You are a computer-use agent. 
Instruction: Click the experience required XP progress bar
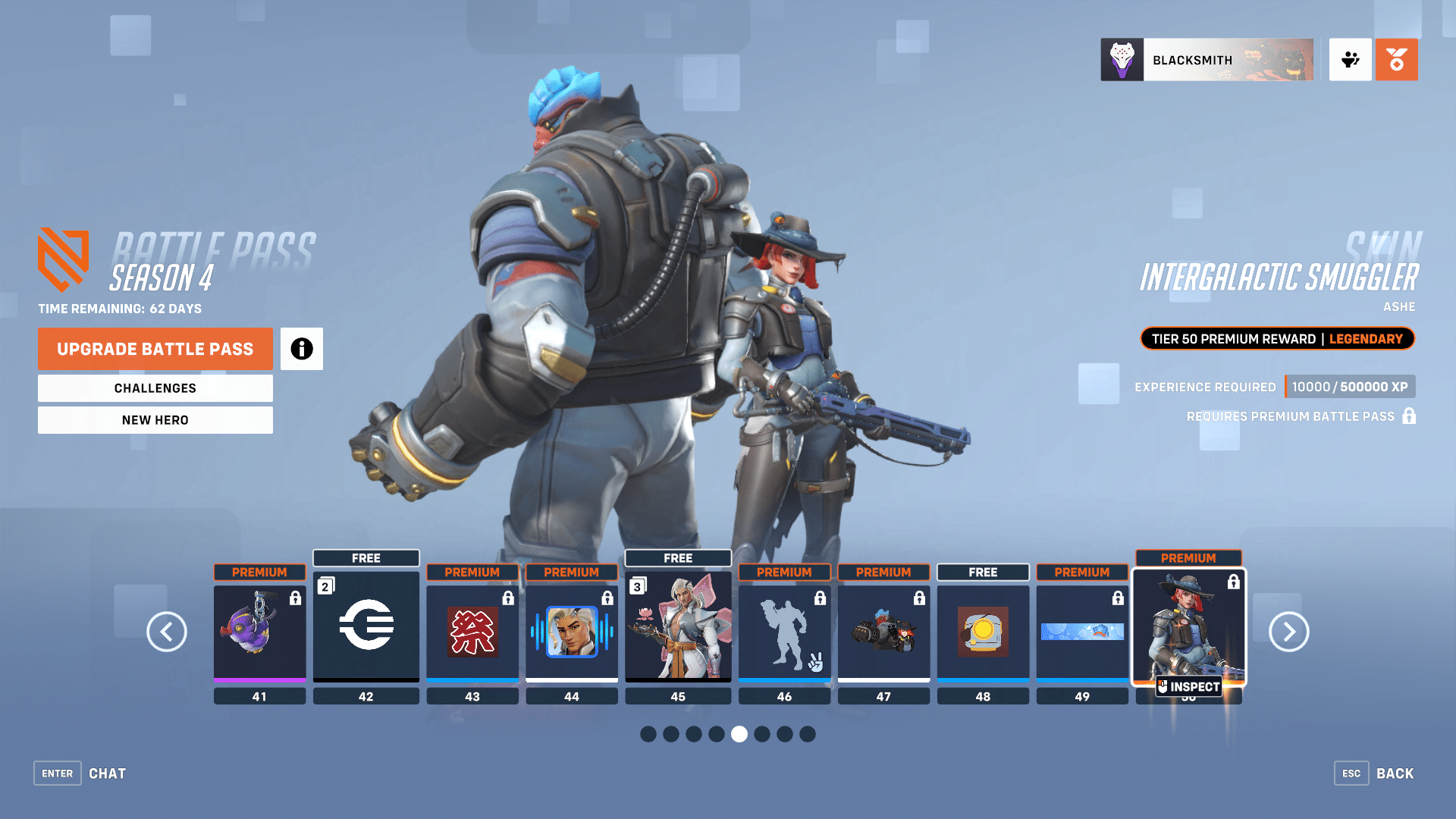[1350, 387]
